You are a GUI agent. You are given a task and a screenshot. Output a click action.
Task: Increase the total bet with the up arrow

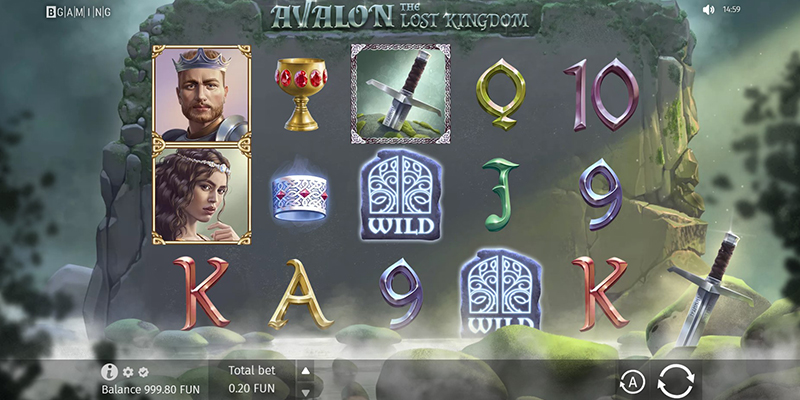click(x=306, y=372)
